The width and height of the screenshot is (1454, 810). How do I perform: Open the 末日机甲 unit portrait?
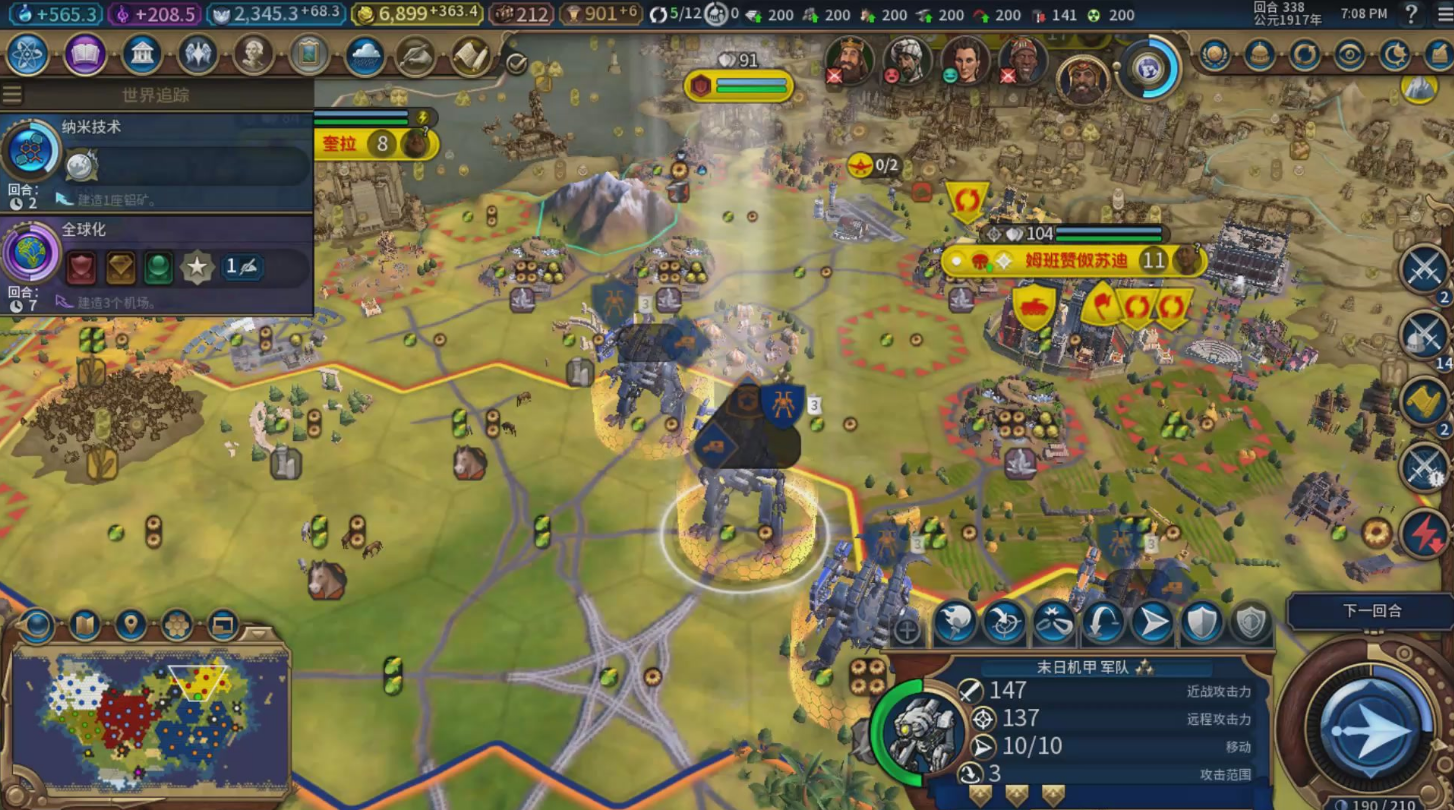(x=922, y=732)
